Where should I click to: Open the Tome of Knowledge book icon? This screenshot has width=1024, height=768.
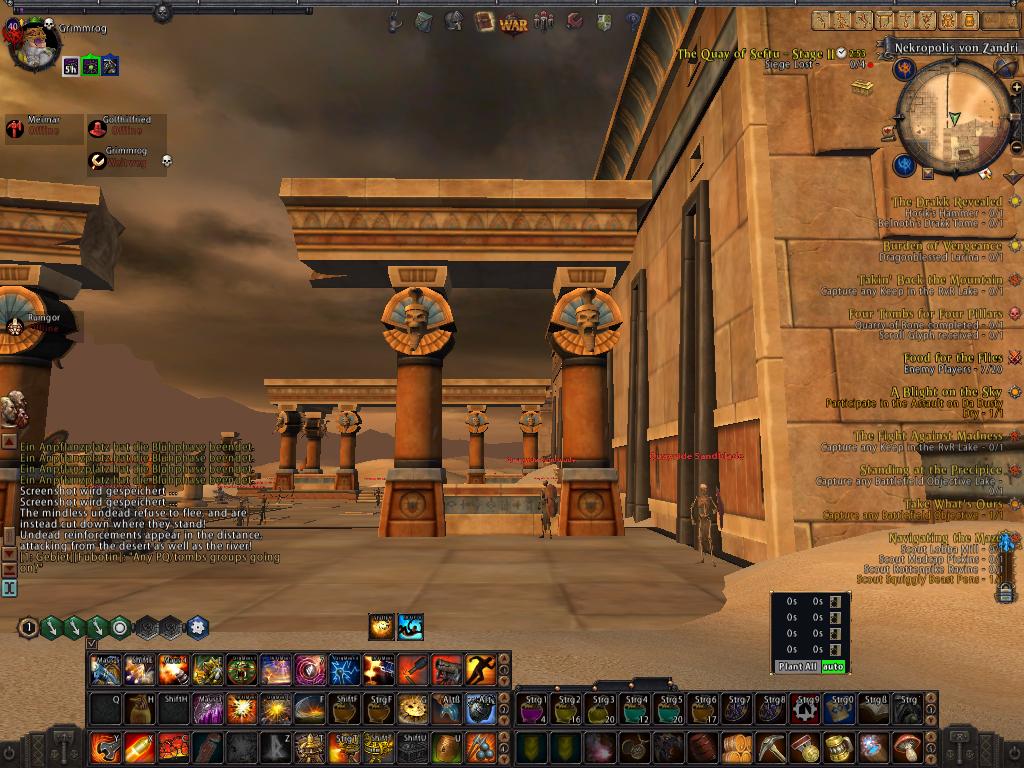[485, 22]
